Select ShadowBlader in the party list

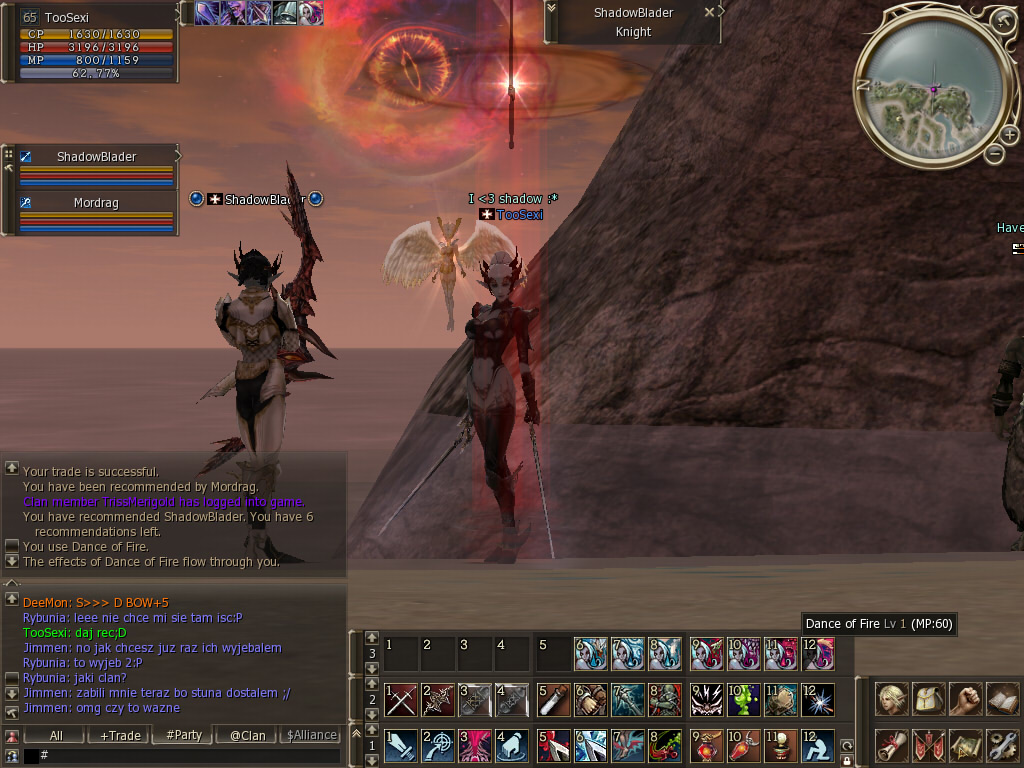96,157
